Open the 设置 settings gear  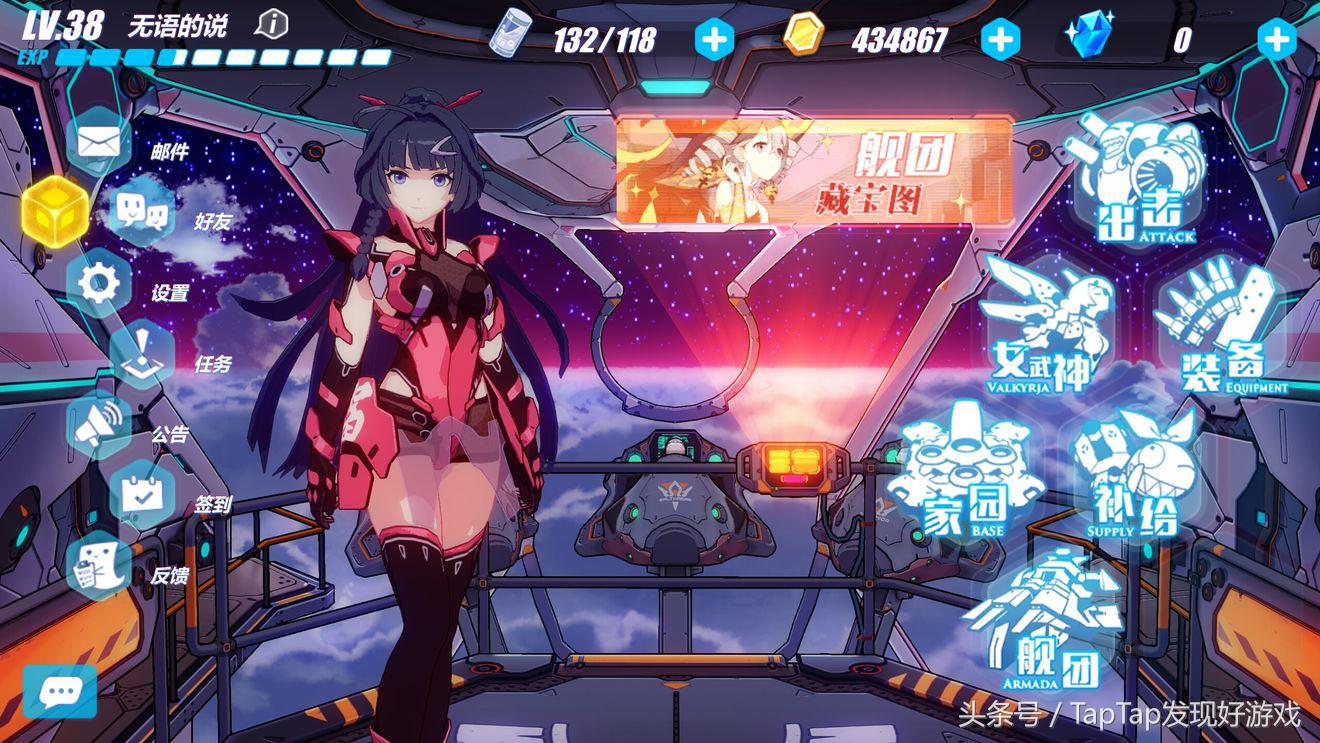pos(99,283)
